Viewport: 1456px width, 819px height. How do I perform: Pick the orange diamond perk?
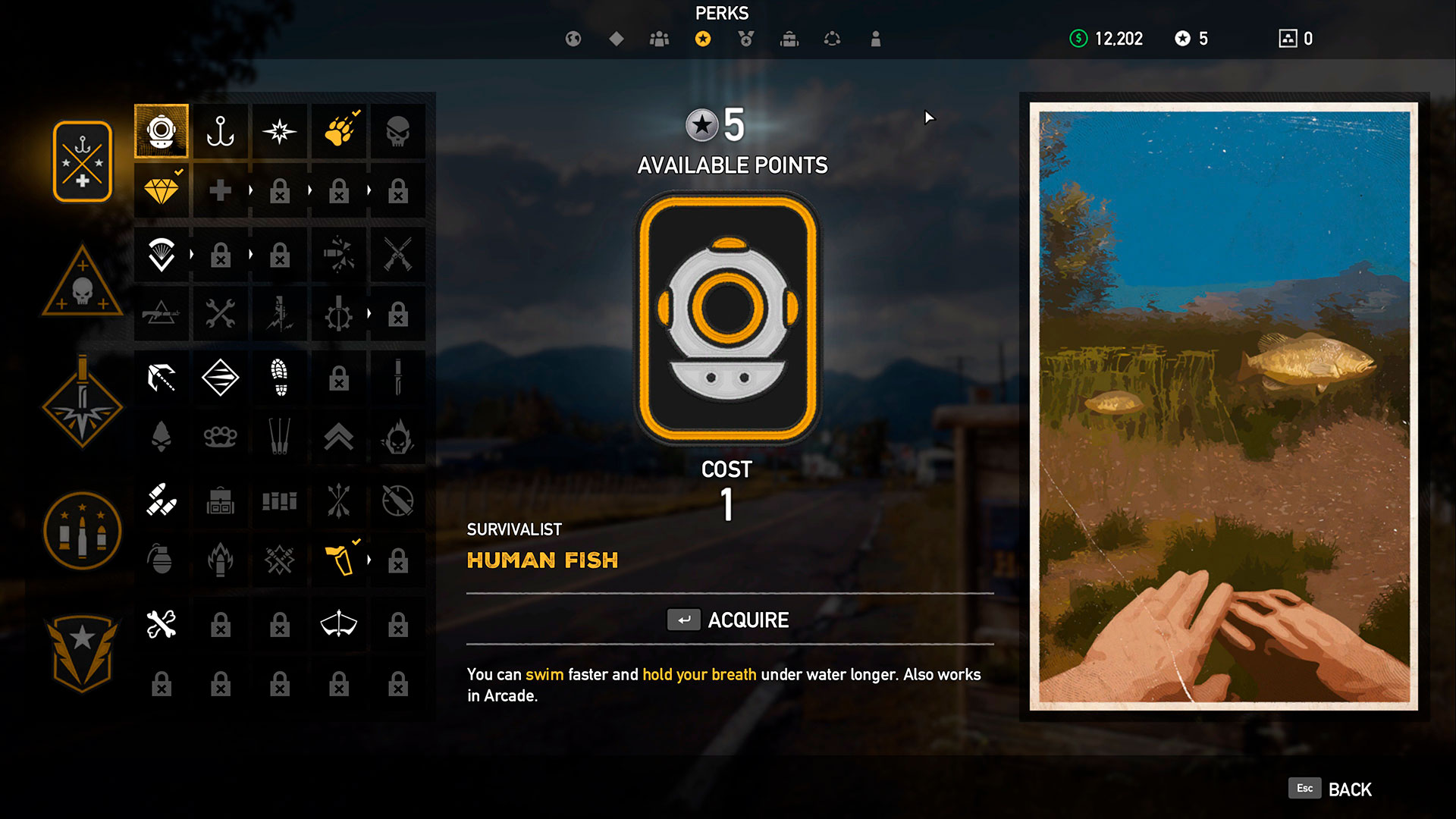point(162,190)
